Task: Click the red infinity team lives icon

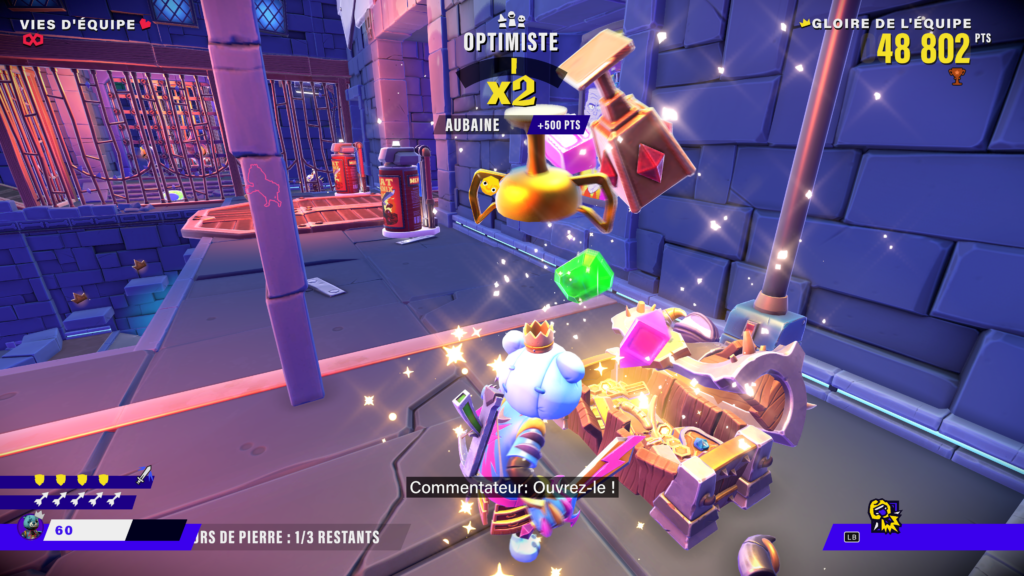Action: click(35, 41)
